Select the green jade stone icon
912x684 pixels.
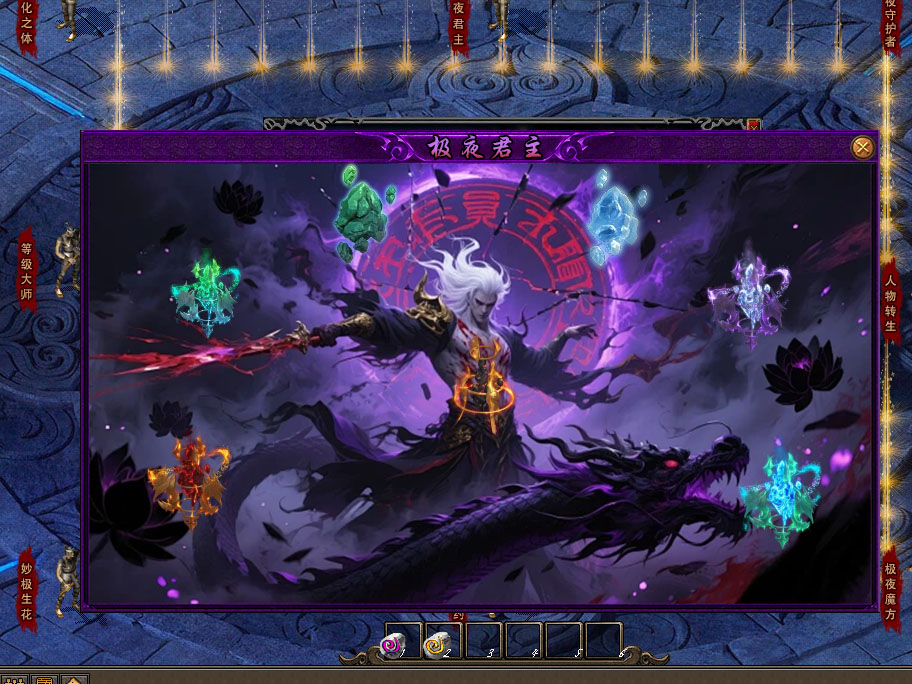point(361,214)
